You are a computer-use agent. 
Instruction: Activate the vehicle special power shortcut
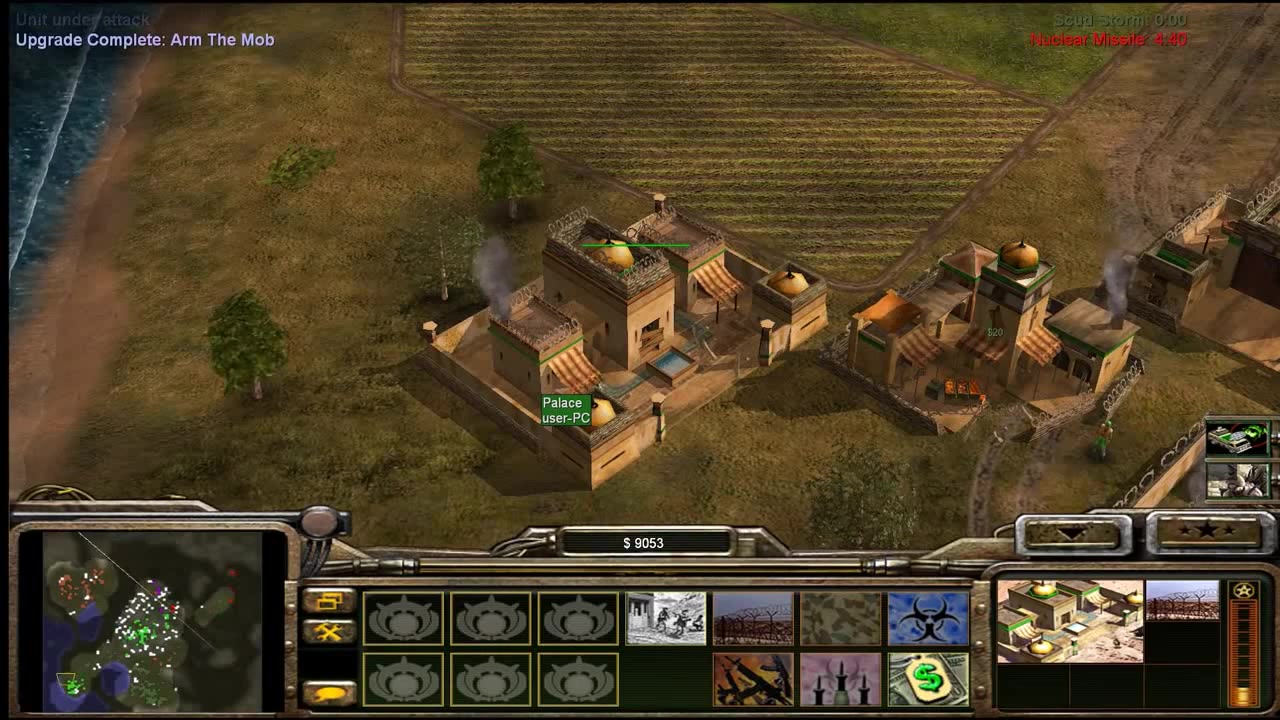pos(1237,438)
